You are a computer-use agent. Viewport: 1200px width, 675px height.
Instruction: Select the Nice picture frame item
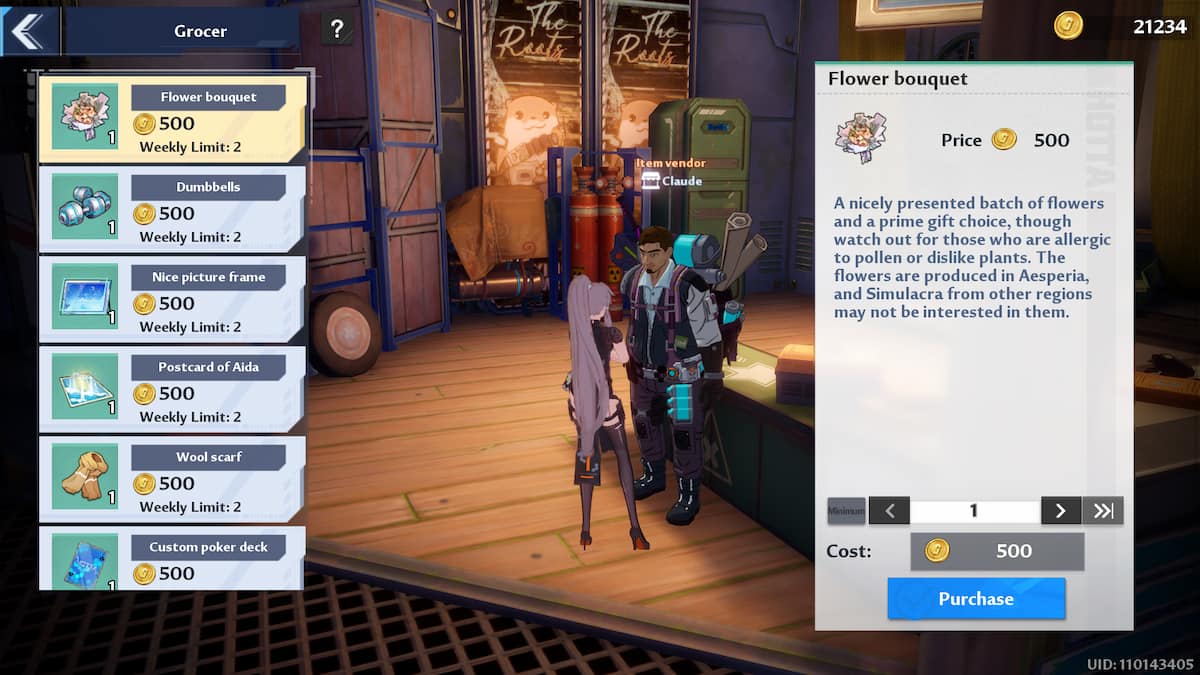pos(172,299)
